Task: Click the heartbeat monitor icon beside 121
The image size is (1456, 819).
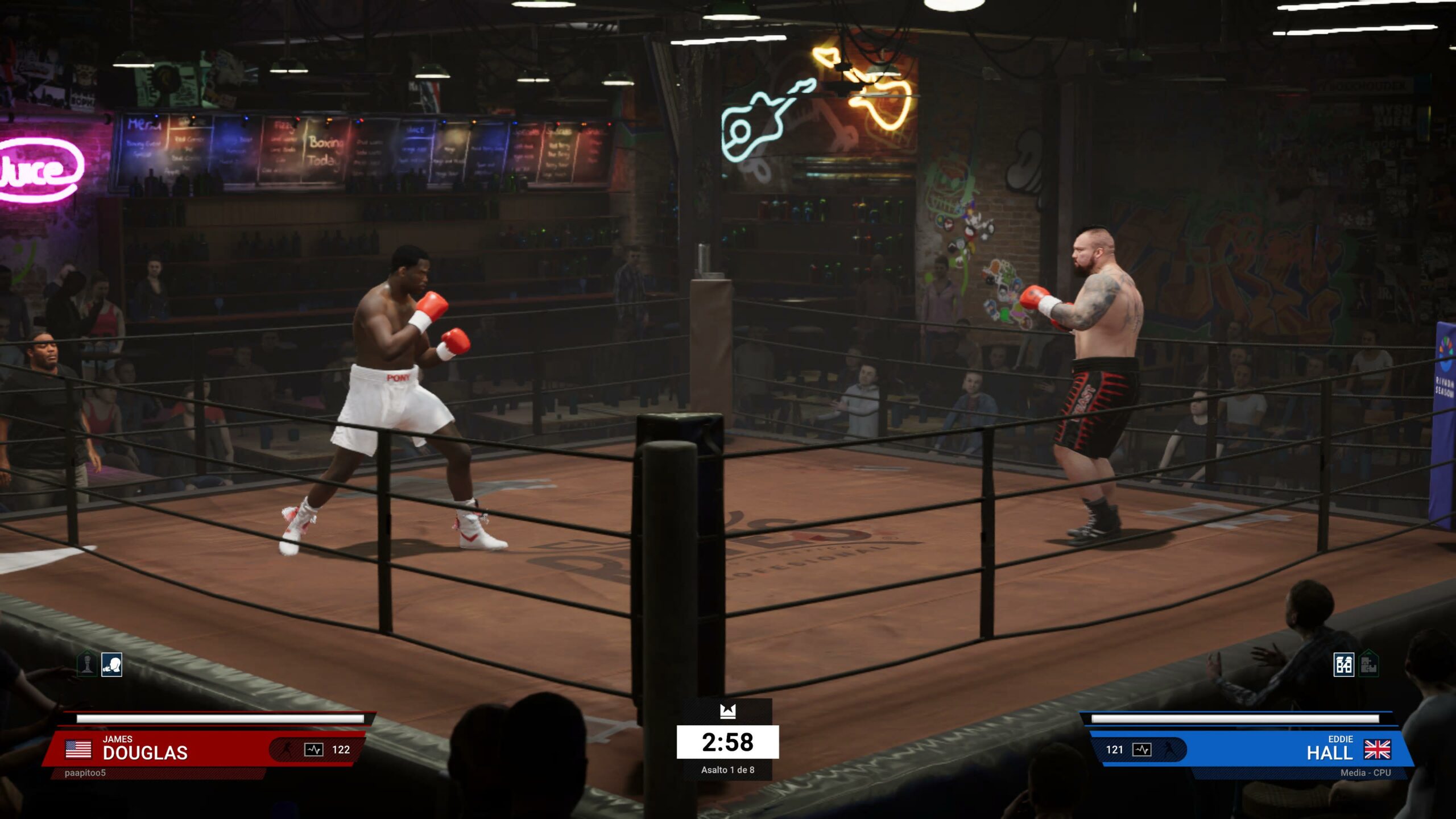Action: tap(1141, 750)
